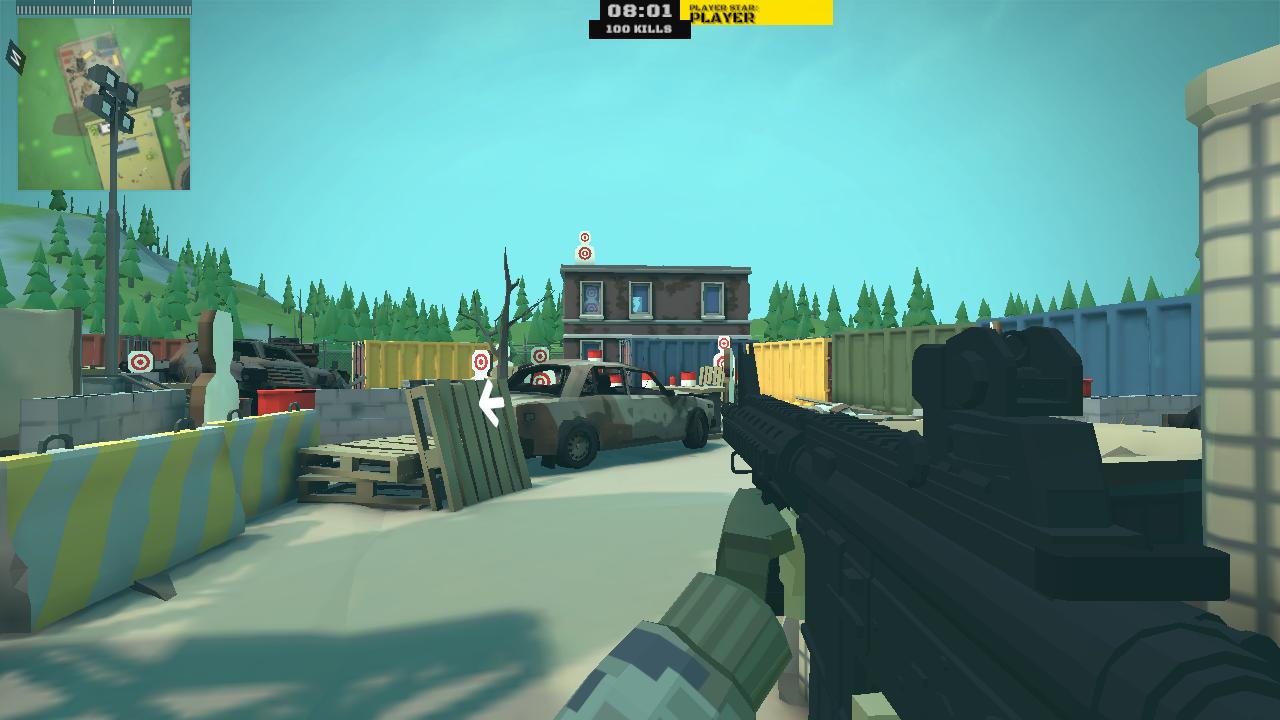Click the target behind the wrecked car

tap(541, 377)
